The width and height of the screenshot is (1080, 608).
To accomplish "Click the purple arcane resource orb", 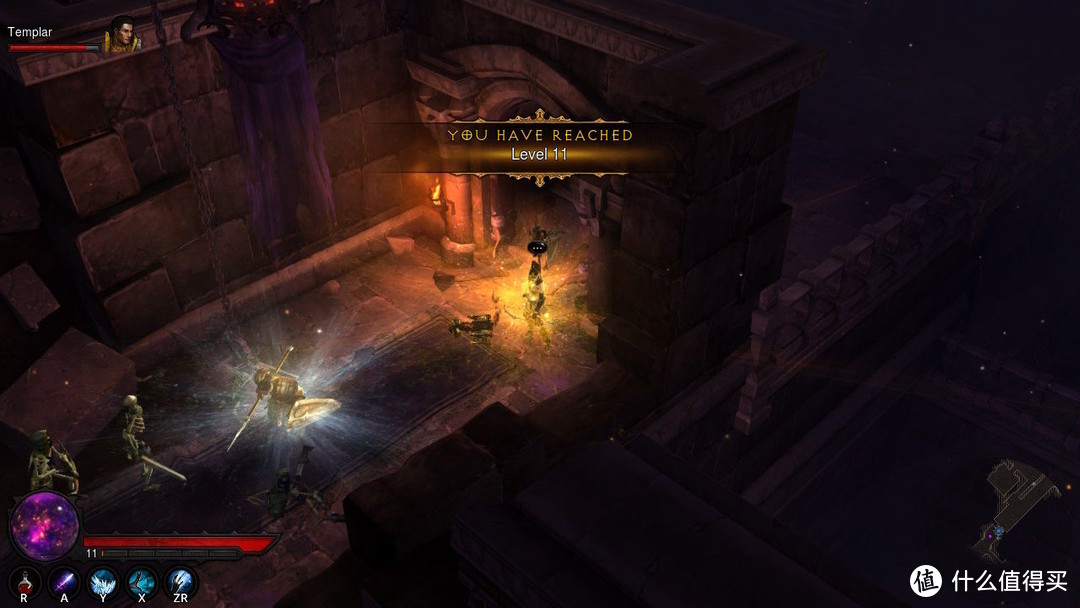I will (x=45, y=526).
